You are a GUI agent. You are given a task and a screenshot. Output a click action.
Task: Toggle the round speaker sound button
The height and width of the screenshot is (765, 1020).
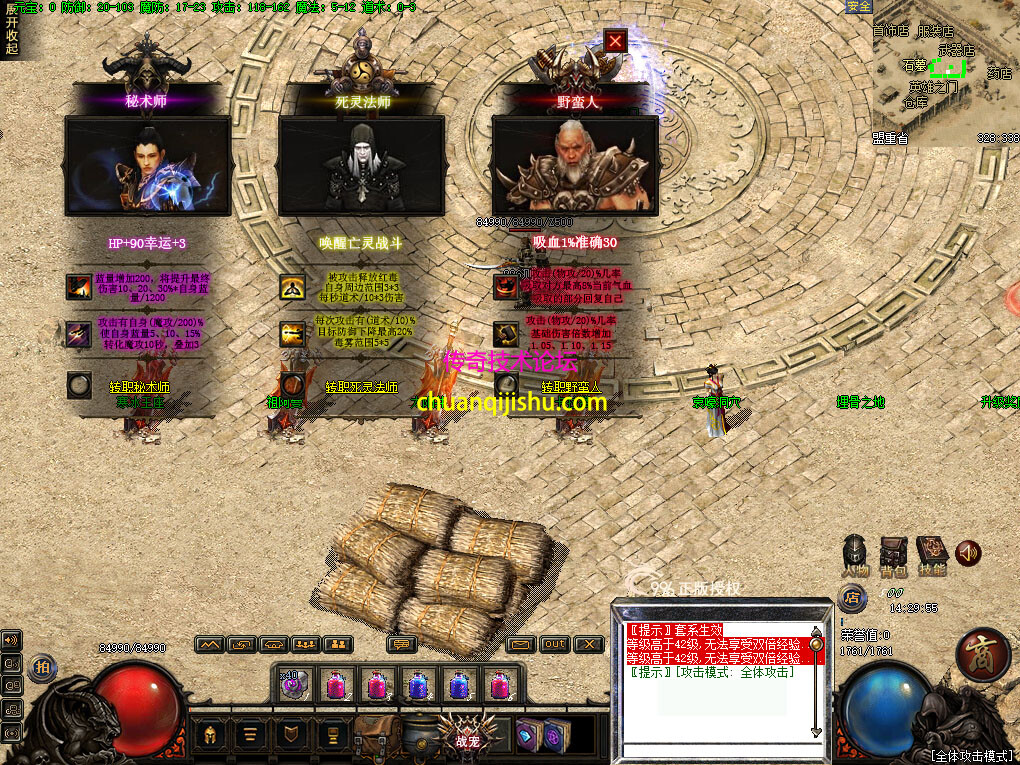point(968,553)
